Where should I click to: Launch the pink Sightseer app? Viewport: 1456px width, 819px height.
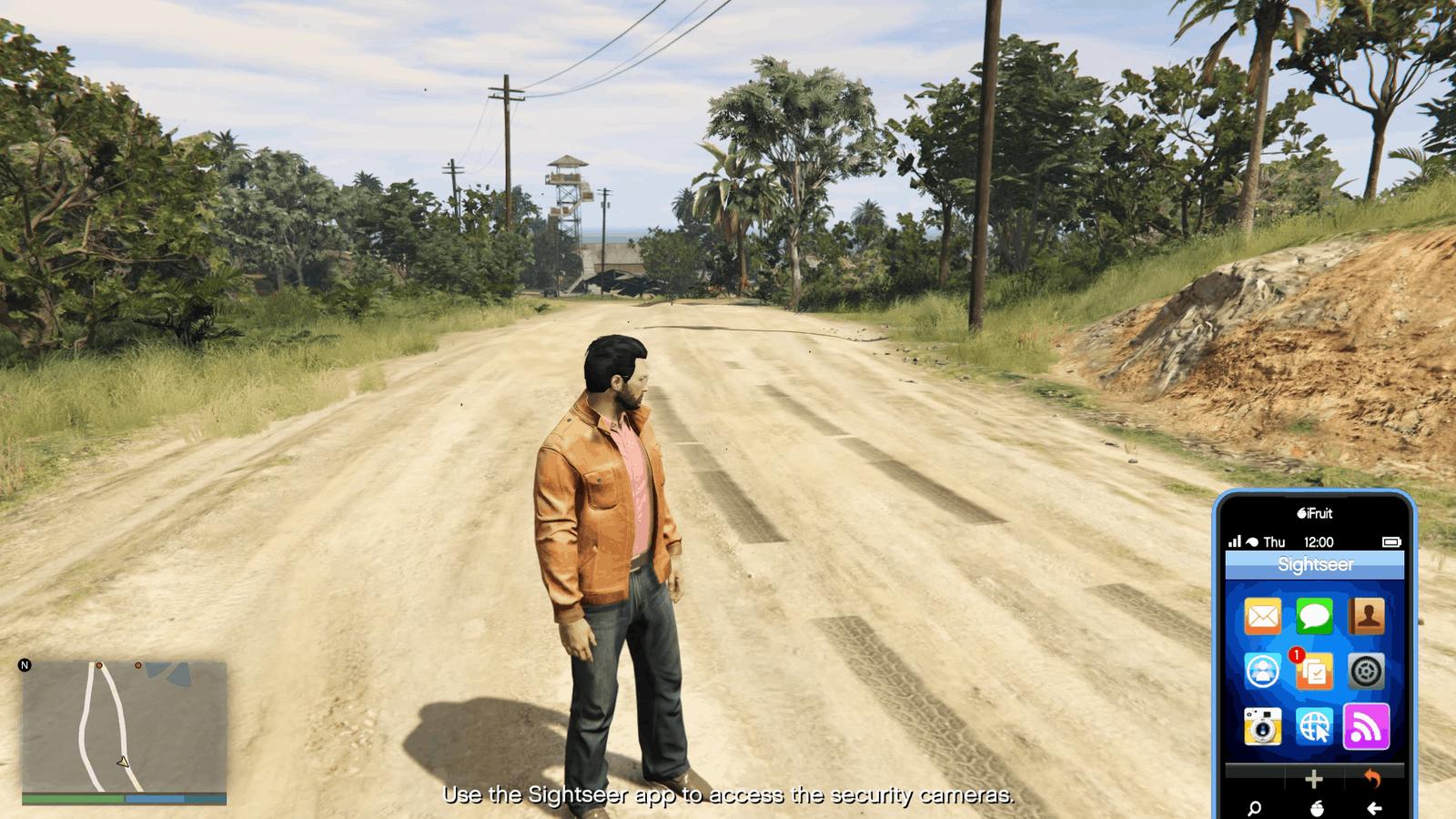click(x=1366, y=726)
